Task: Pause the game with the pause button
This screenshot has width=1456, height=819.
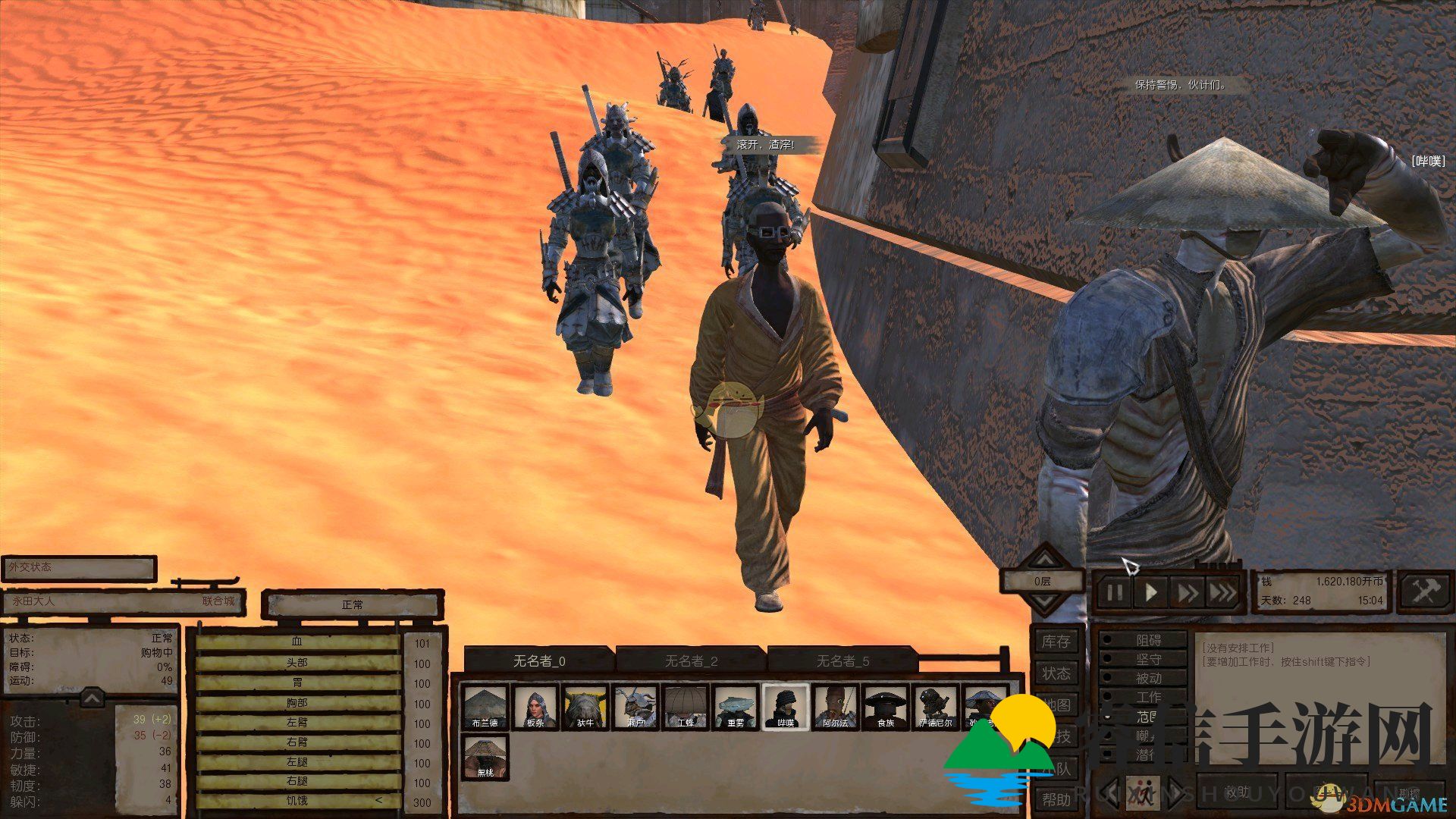Action: point(1114,592)
